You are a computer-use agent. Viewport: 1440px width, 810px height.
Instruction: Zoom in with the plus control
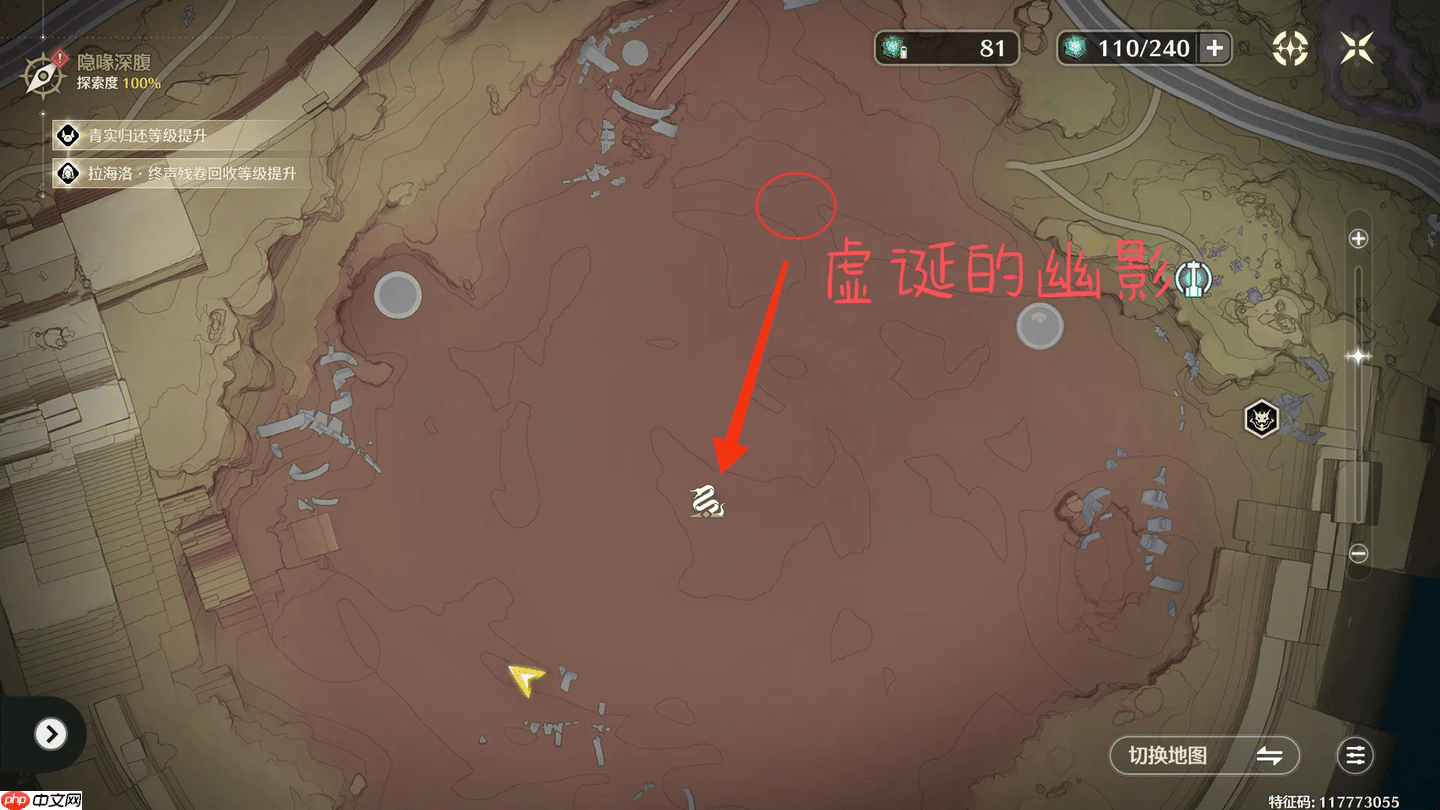(1359, 239)
